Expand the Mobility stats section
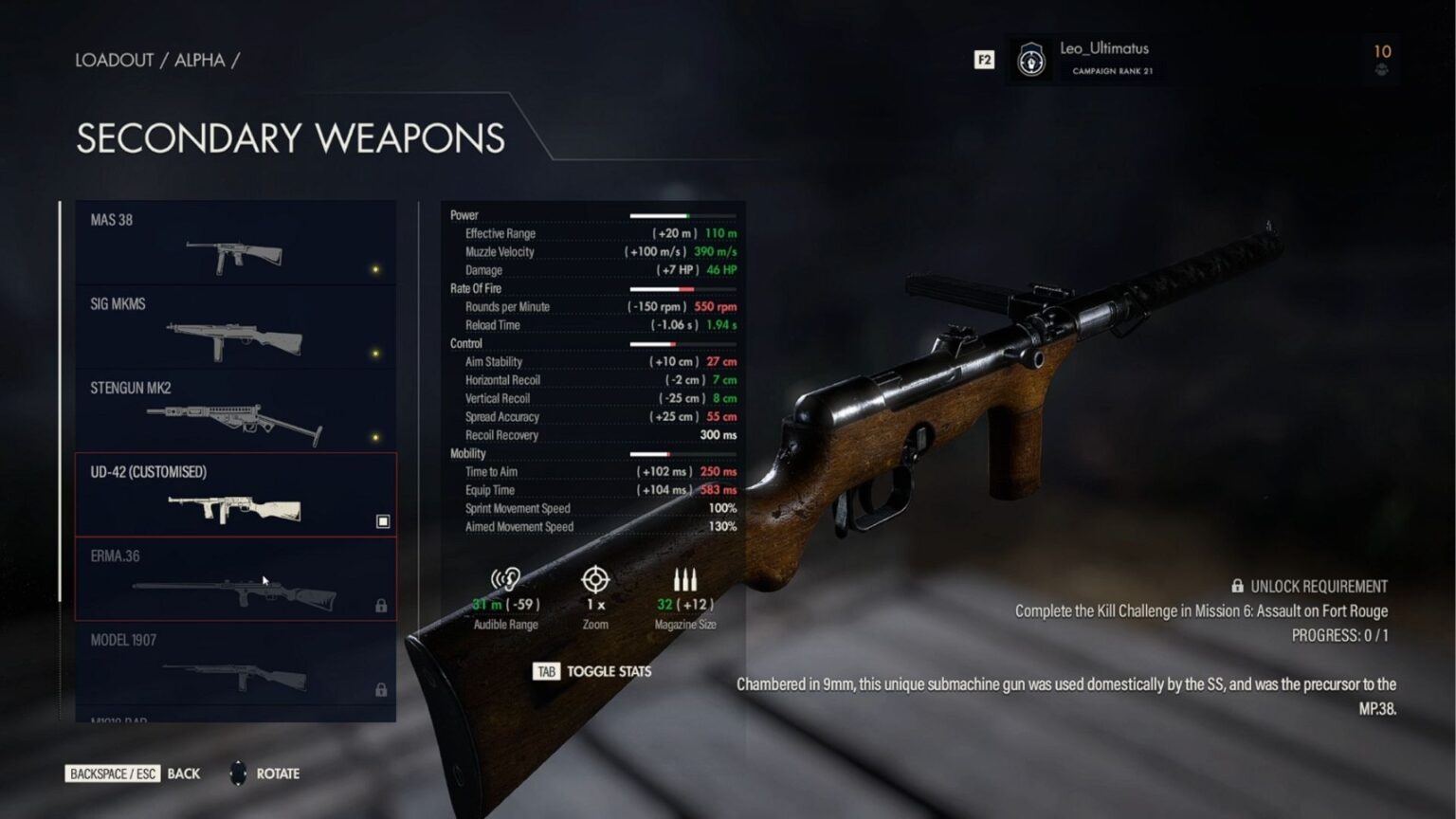Screen dimensions: 1456x819 467,453
